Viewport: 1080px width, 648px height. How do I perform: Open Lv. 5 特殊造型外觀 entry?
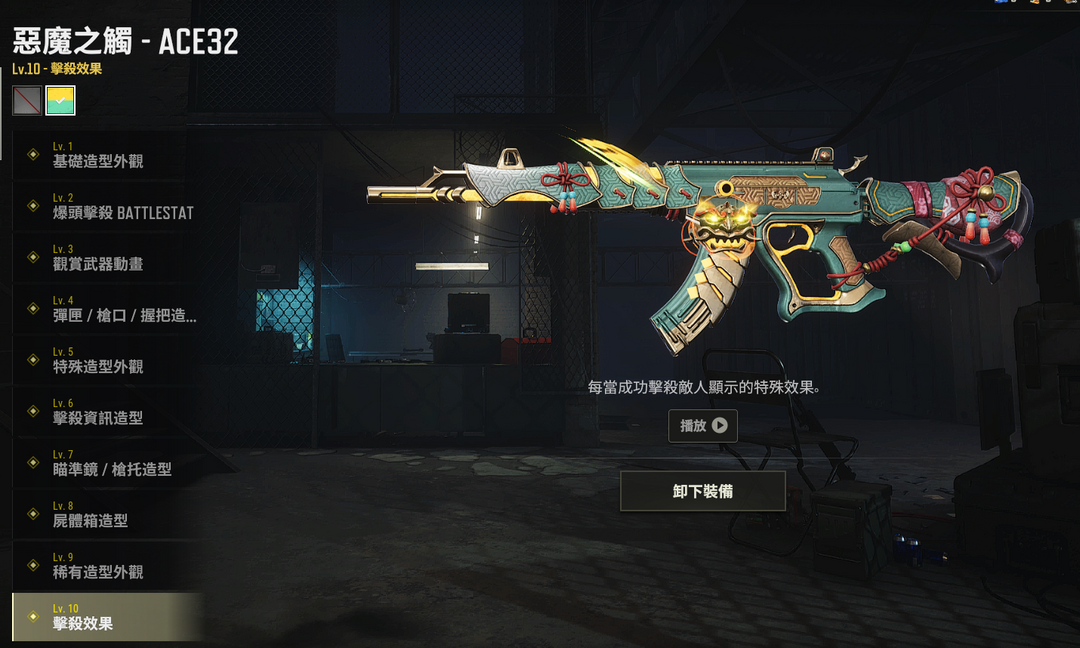(104, 360)
